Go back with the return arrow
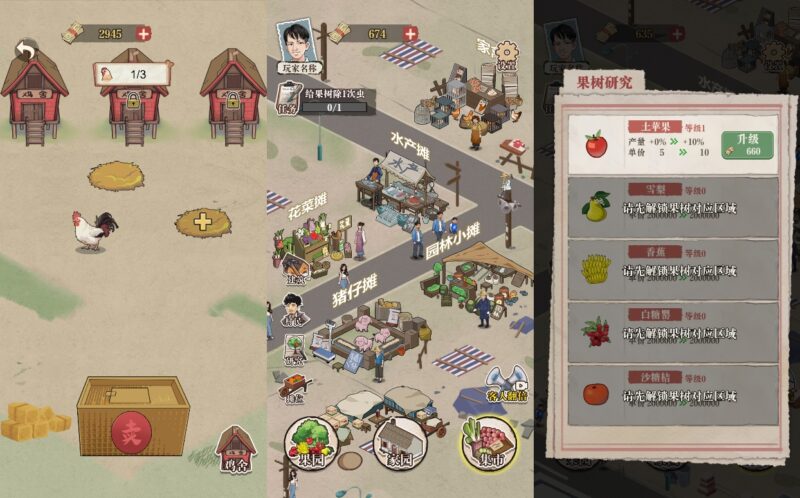The height and width of the screenshot is (498, 800). point(26,50)
